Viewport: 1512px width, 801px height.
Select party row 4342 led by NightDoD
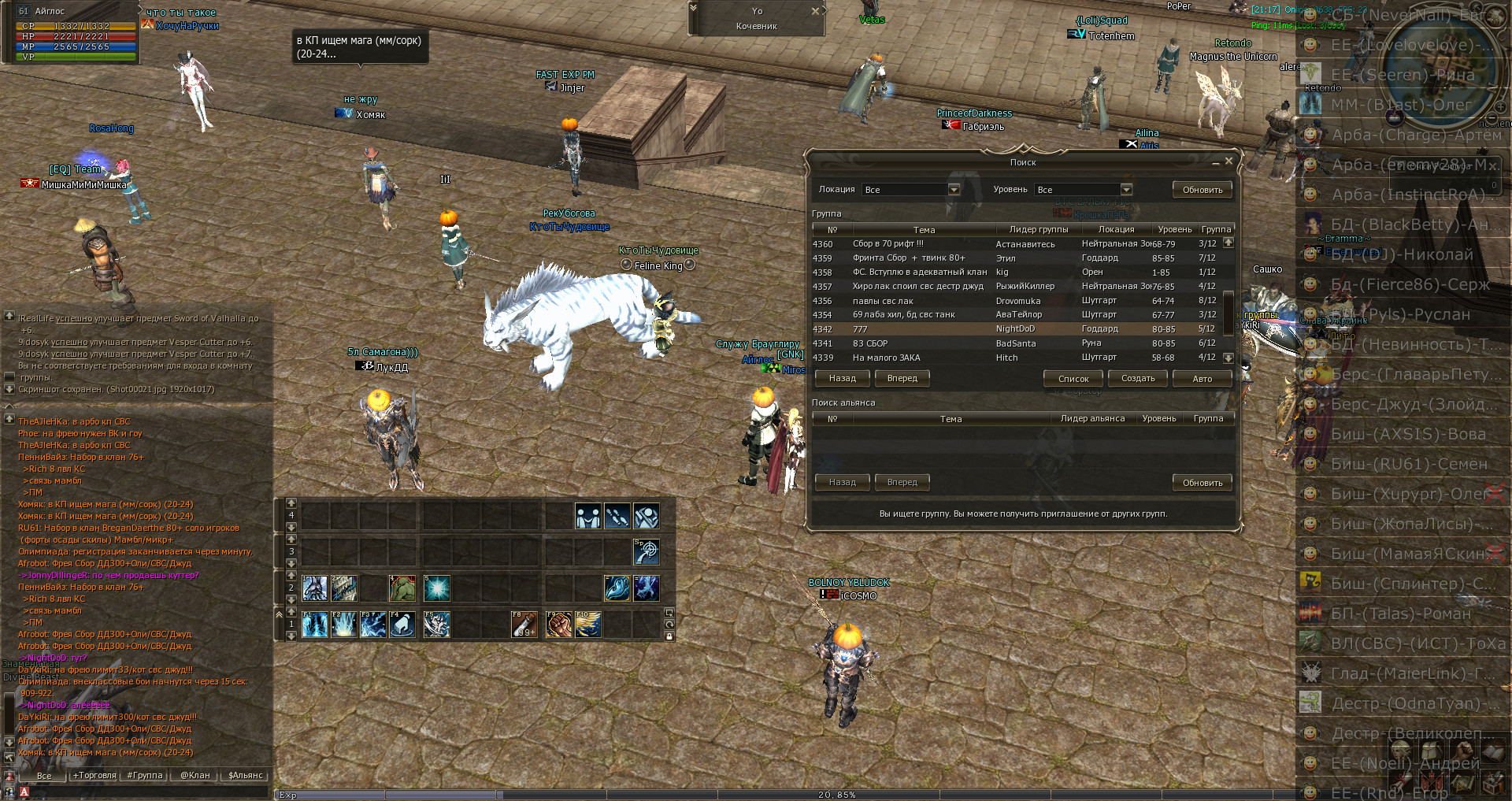[x=1016, y=329]
